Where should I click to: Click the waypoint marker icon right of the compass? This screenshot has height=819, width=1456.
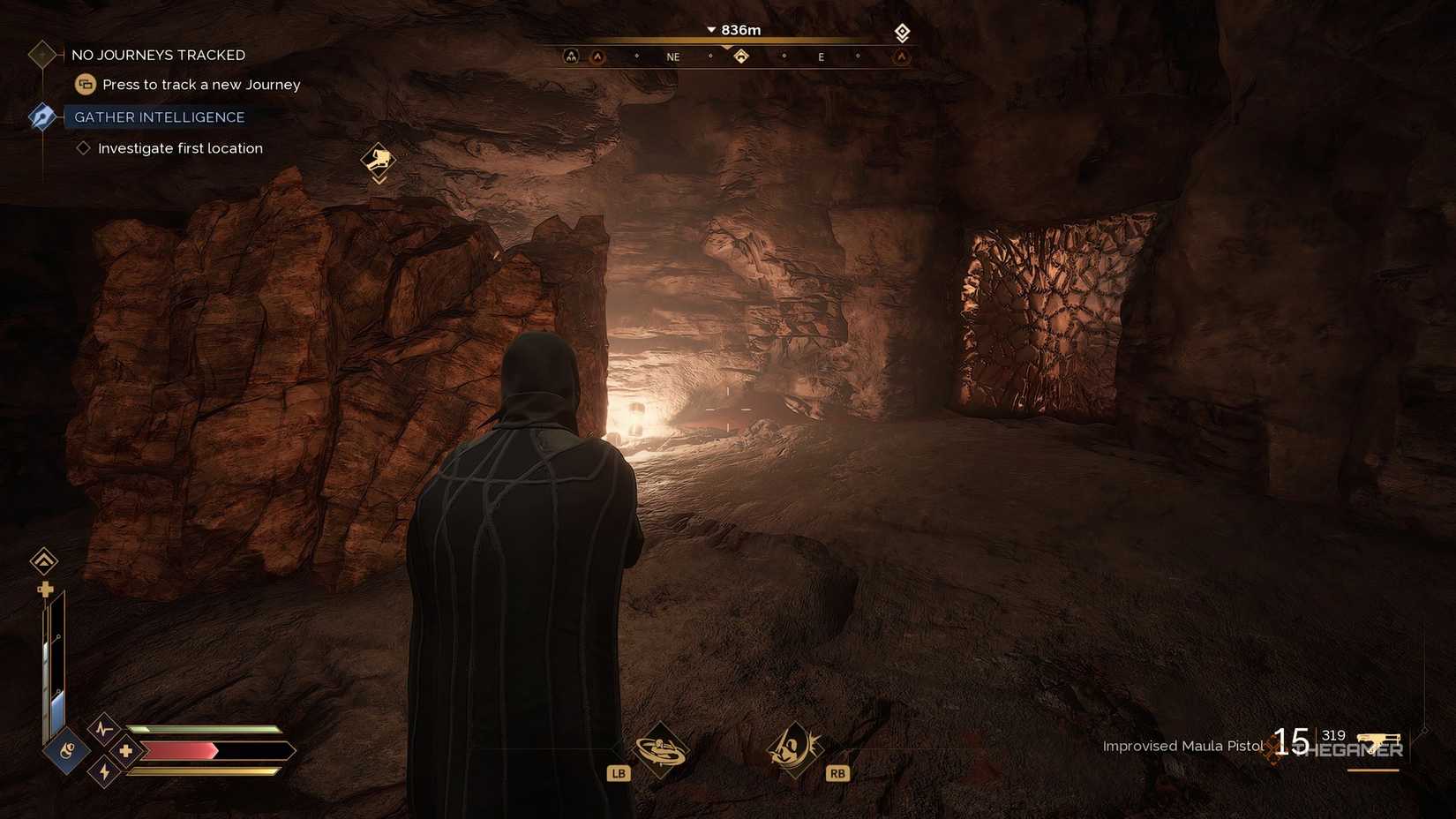coord(902,33)
